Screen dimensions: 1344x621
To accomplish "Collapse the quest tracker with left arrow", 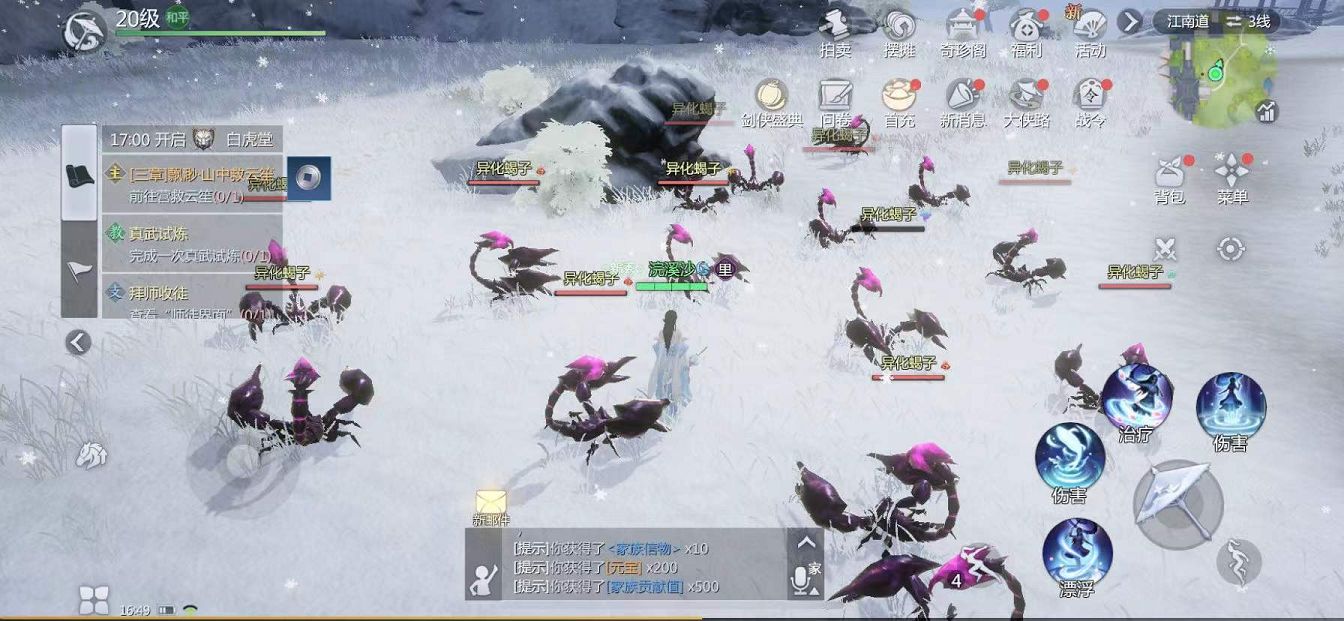I will 78,343.
